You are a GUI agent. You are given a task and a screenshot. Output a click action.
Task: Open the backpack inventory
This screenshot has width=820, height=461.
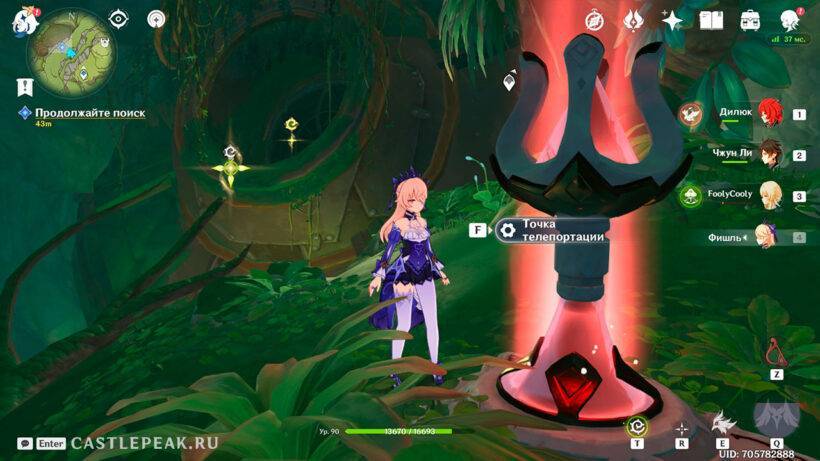750,20
